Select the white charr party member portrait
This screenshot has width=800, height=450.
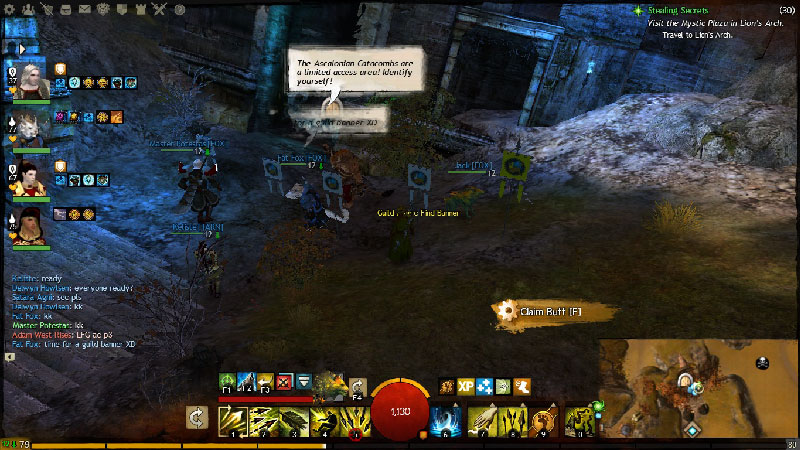pyautogui.click(x=28, y=125)
